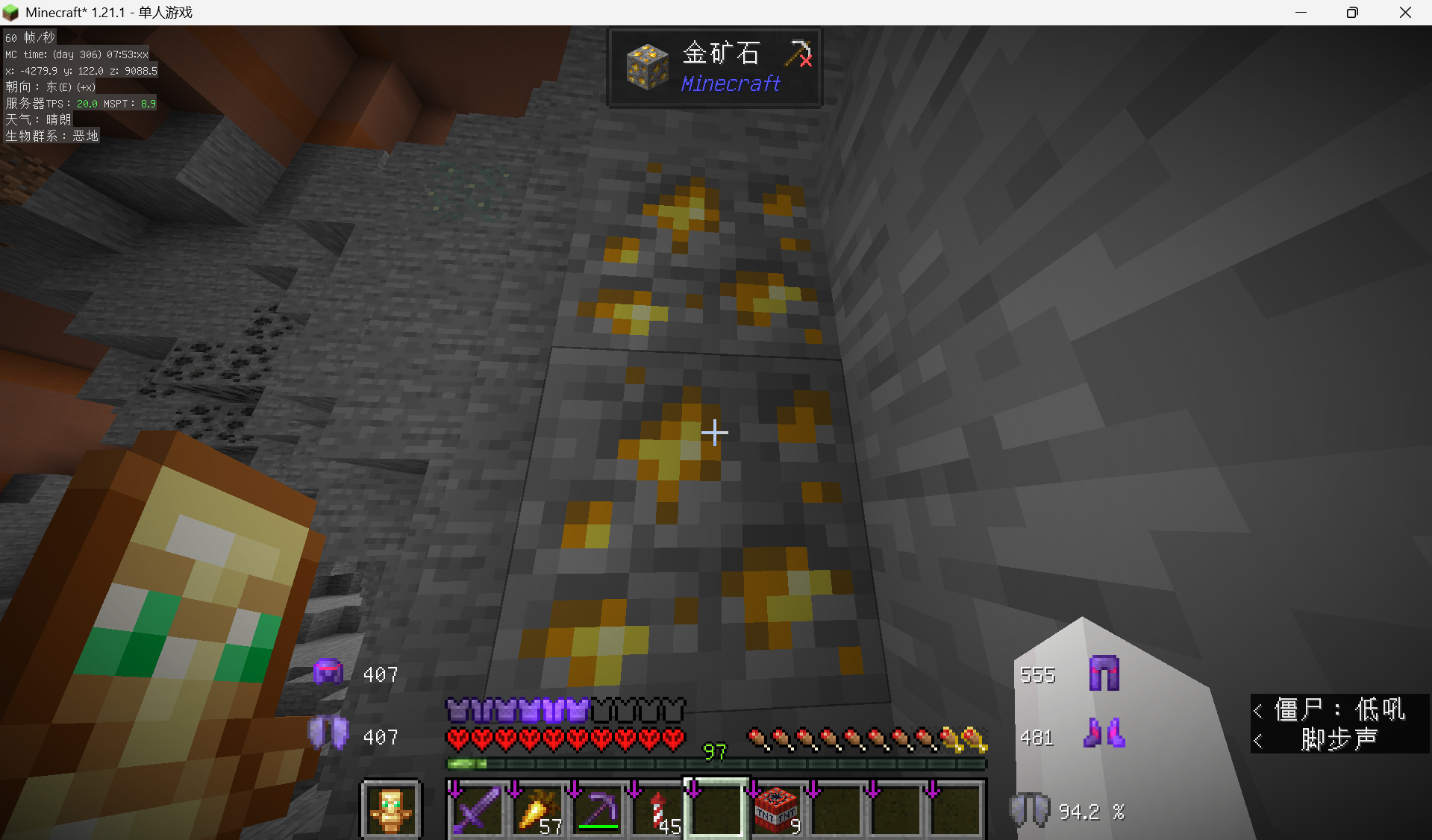
Task: Click the netherite helmet durability icon
Action: [x=328, y=673]
